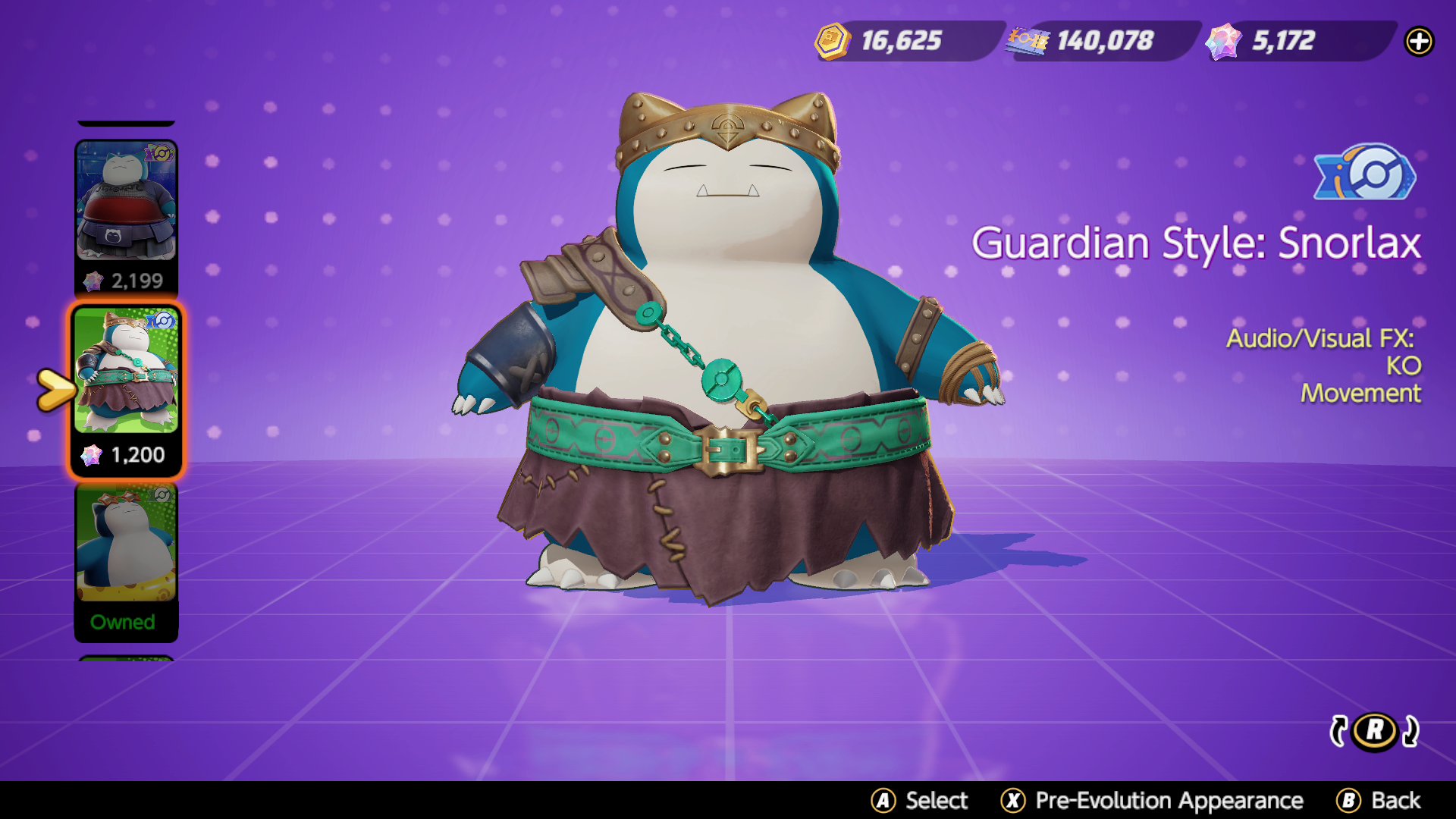Show the Pre-Evolution Appearance
This screenshot has height=819, width=1456.
(x=1152, y=800)
